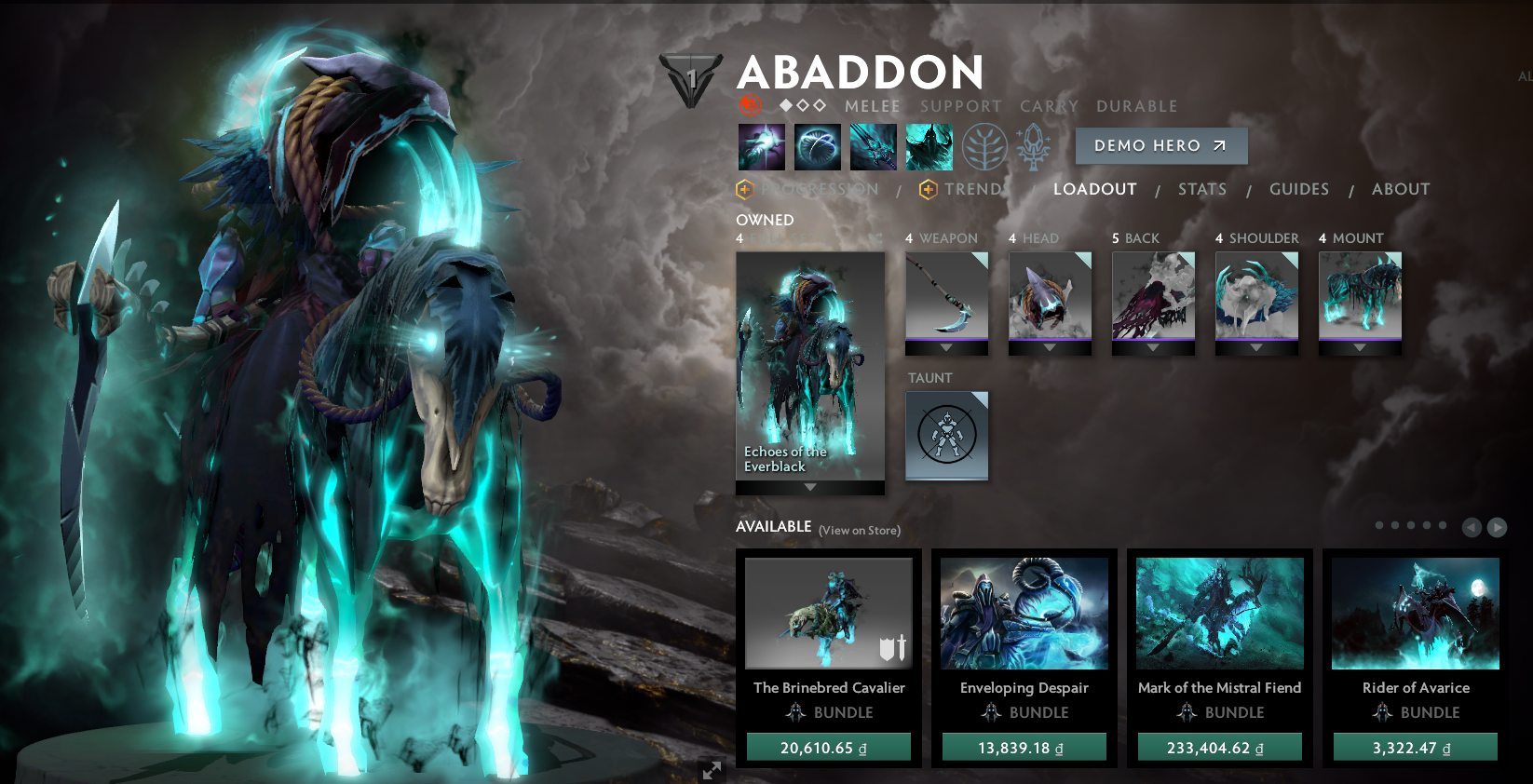Open Abaddon's first ability icon Mist Coil
This screenshot has height=784, width=1533.
tap(761, 146)
